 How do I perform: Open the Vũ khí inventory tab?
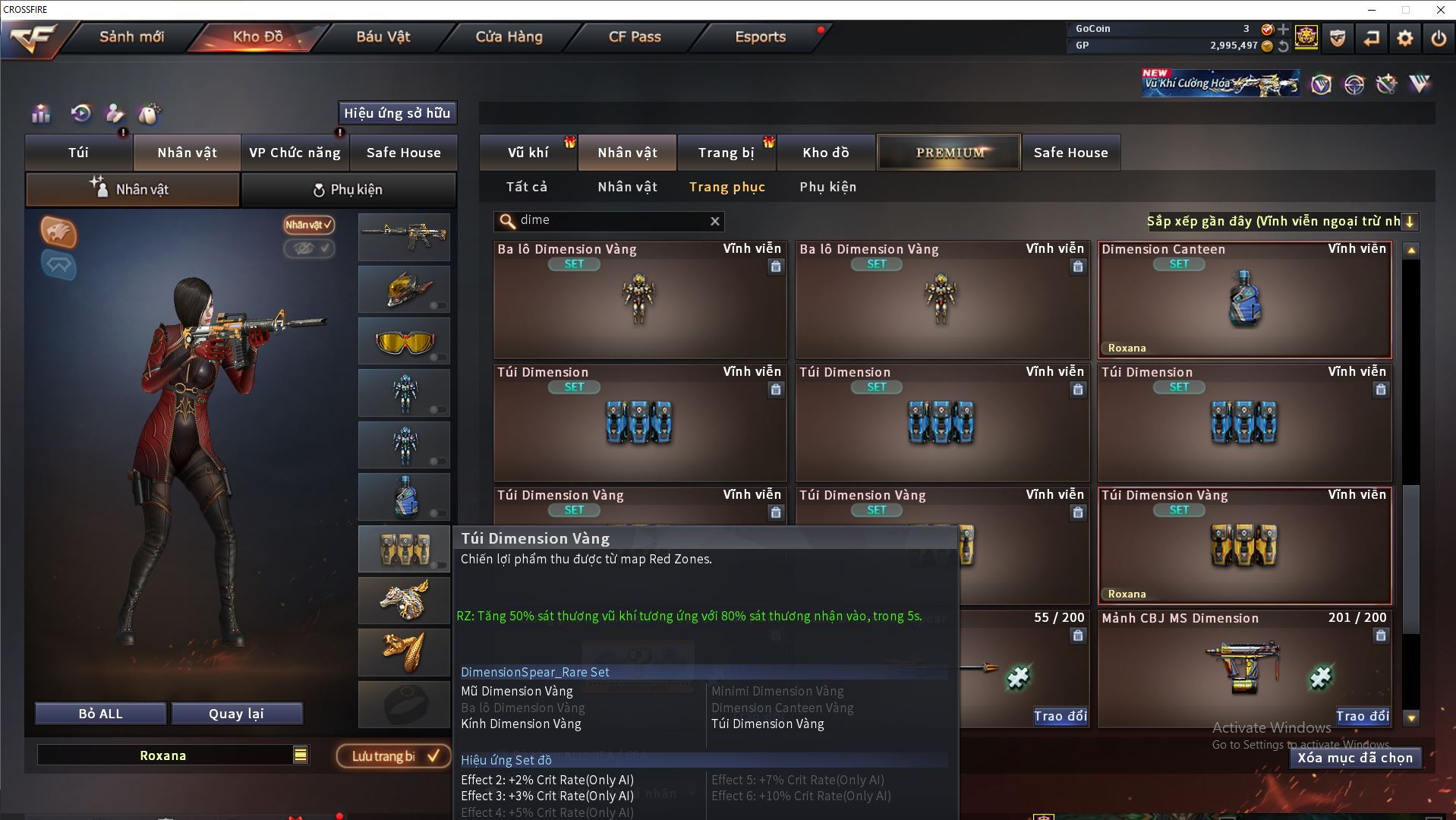point(528,153)
